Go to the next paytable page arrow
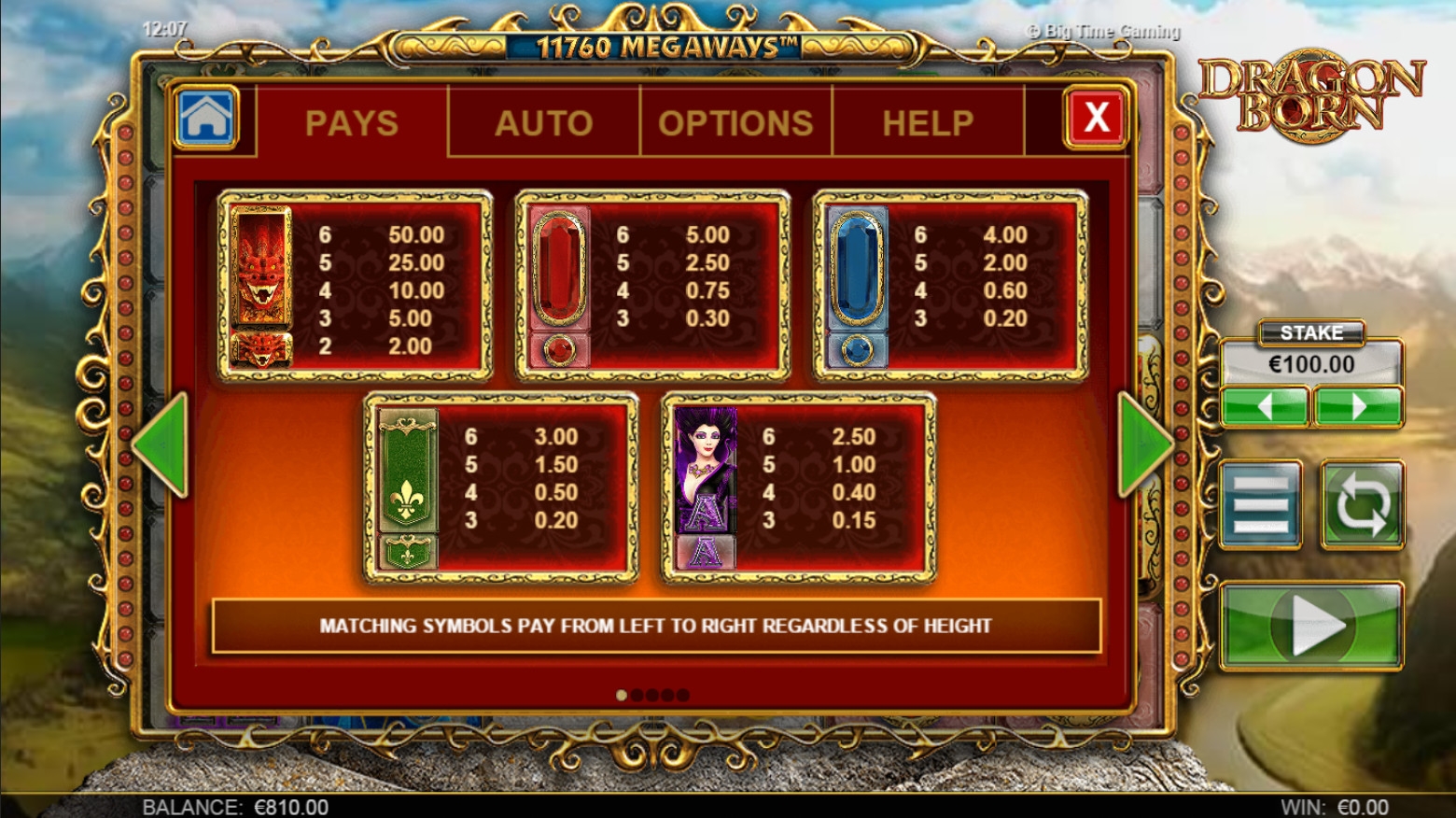 [x=1144, y=444]
